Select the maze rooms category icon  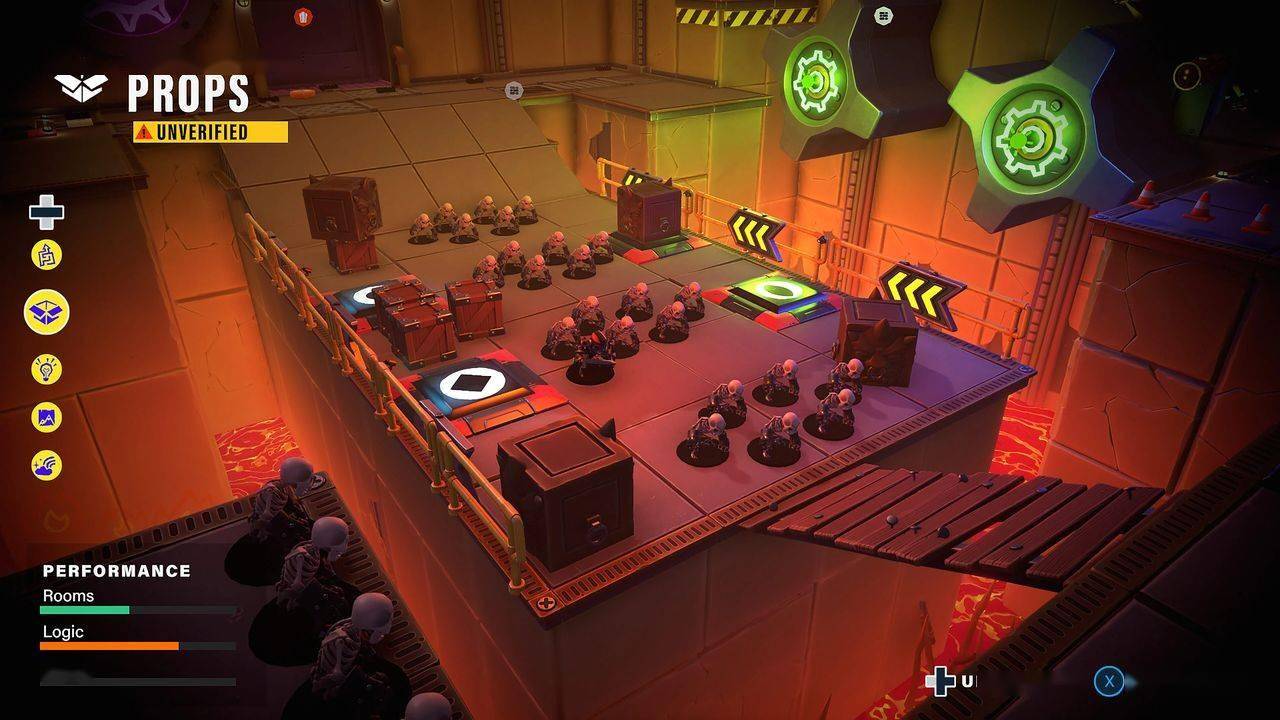46,255
